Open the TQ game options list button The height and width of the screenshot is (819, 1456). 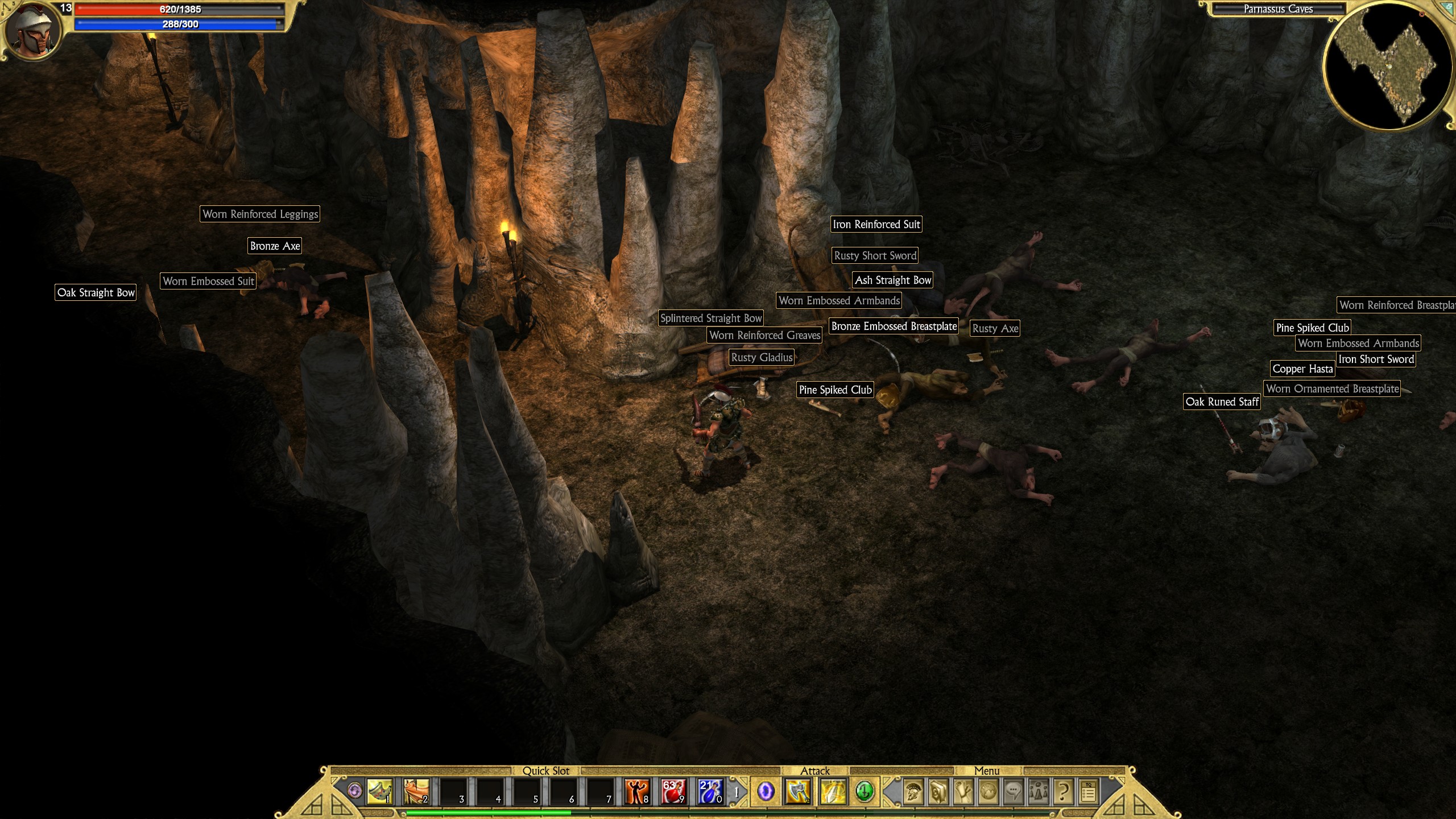[1089, 791]
